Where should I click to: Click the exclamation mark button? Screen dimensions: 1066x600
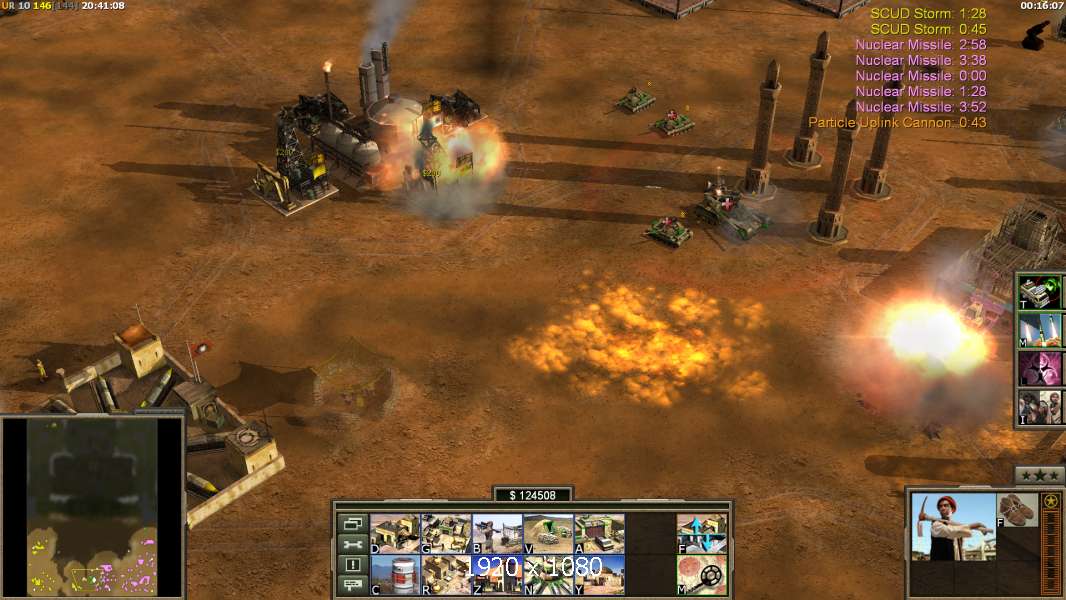click(x=352, y=565)
